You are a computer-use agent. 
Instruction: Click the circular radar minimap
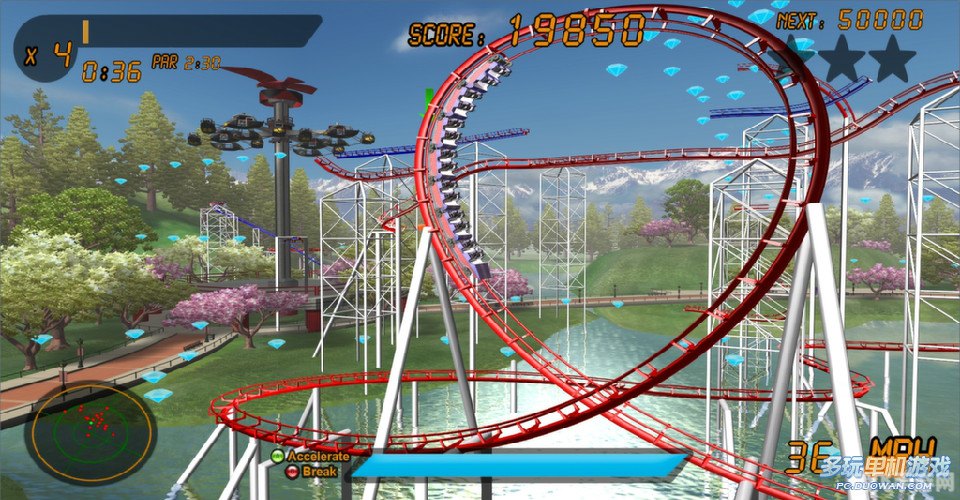[90, 432]
